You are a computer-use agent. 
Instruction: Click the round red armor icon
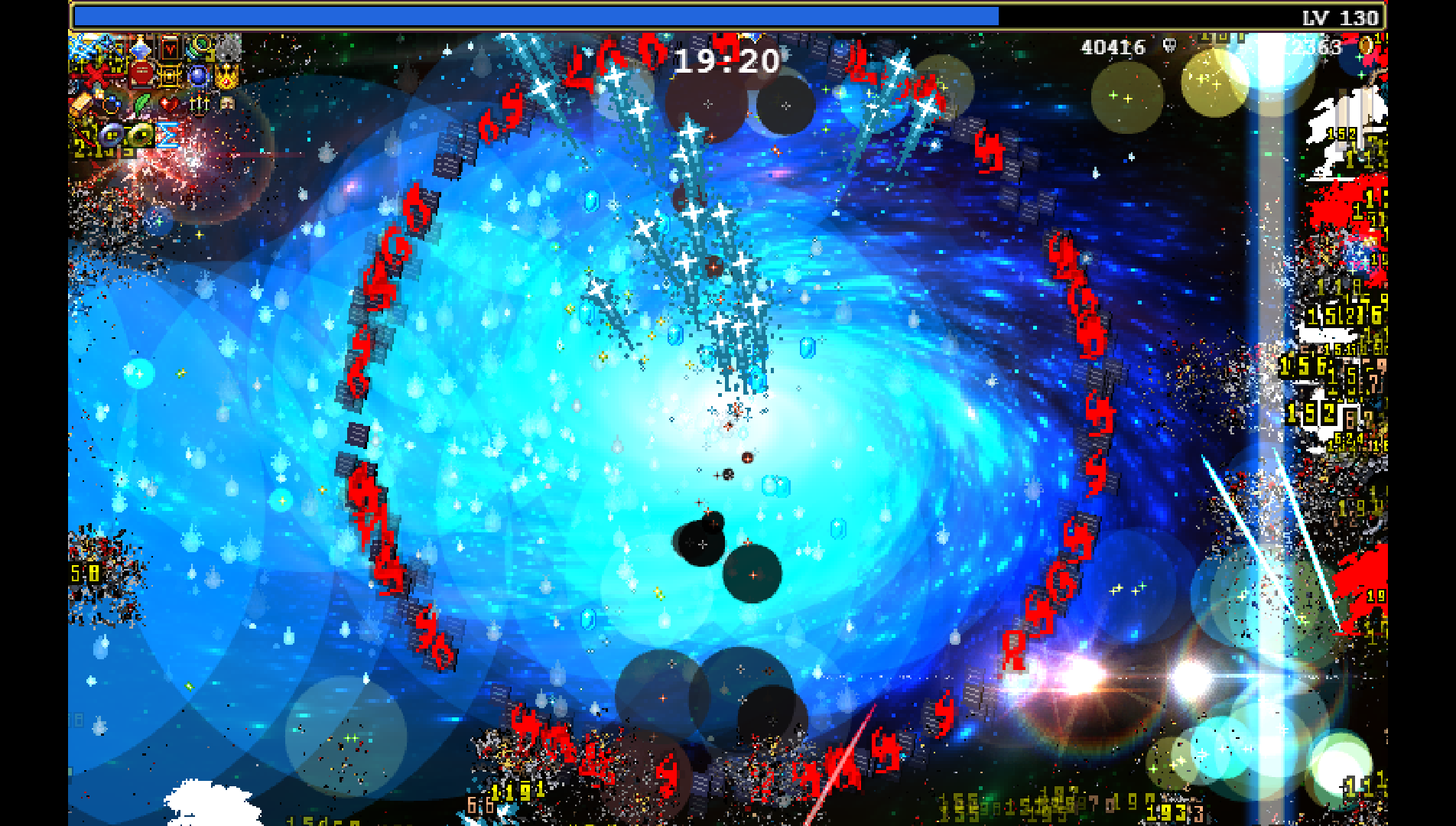click(x=141, y=76)
